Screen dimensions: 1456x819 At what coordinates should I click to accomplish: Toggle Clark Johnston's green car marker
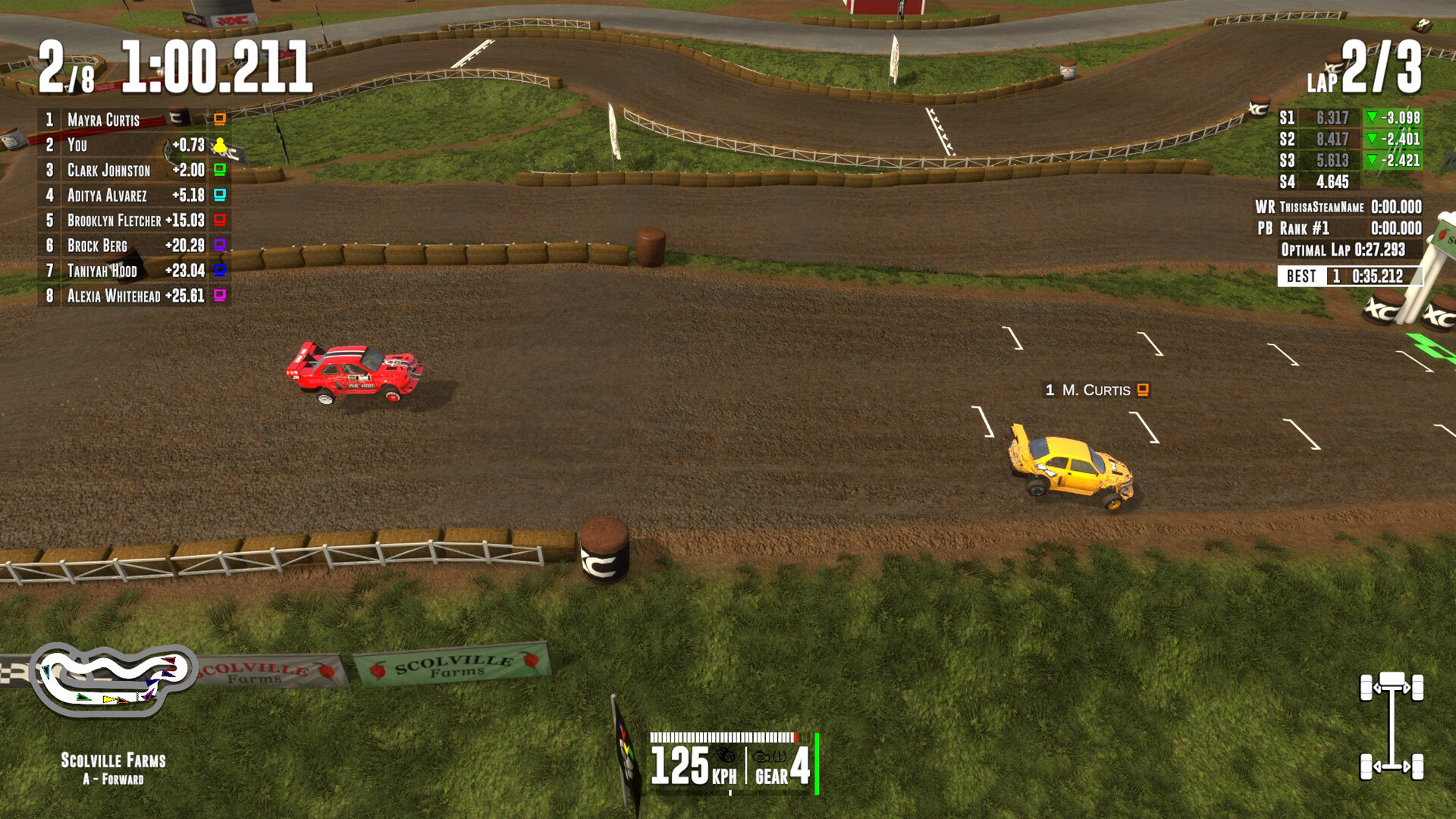219,170
